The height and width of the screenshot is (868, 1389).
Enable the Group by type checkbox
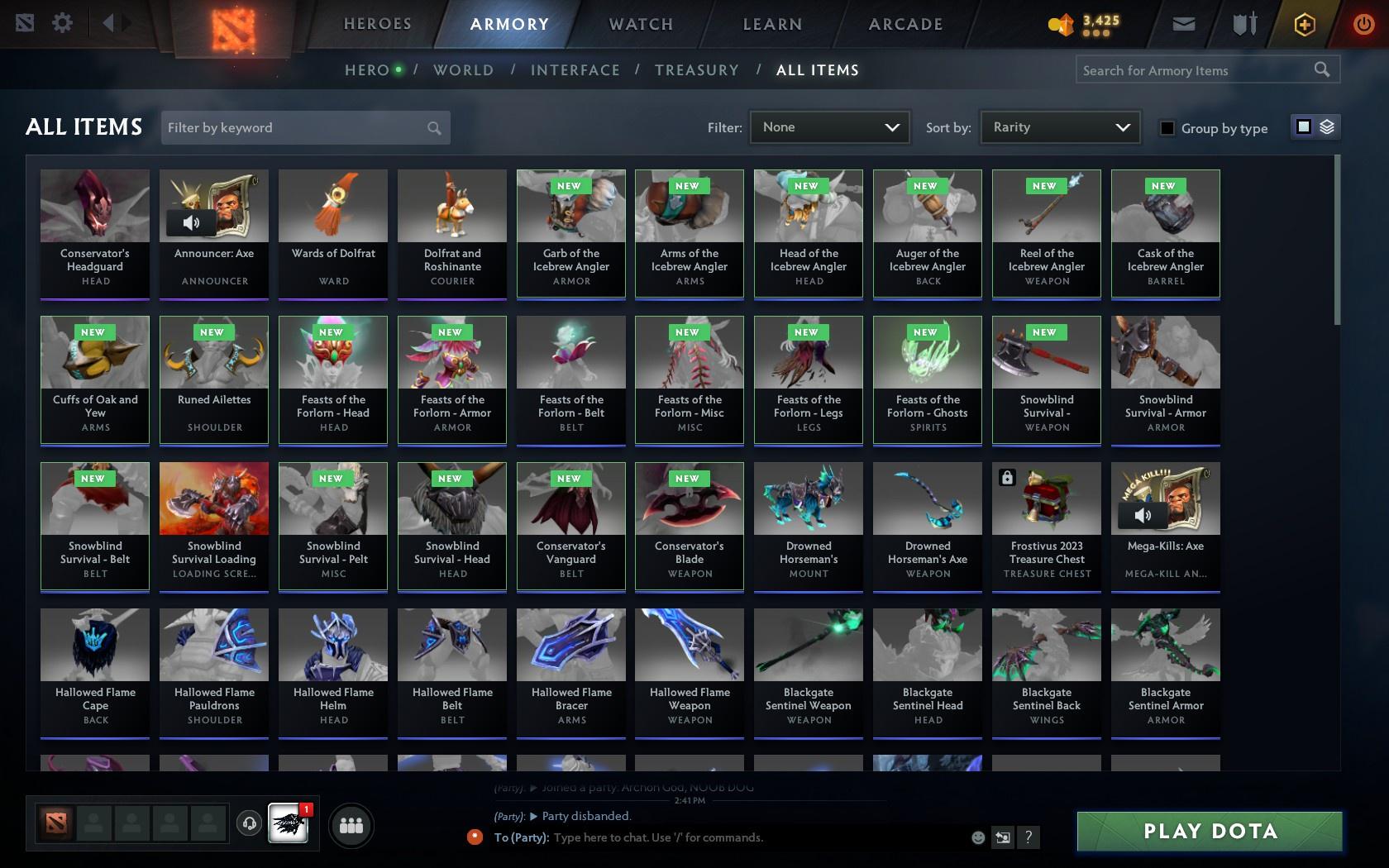point(1167,128)
